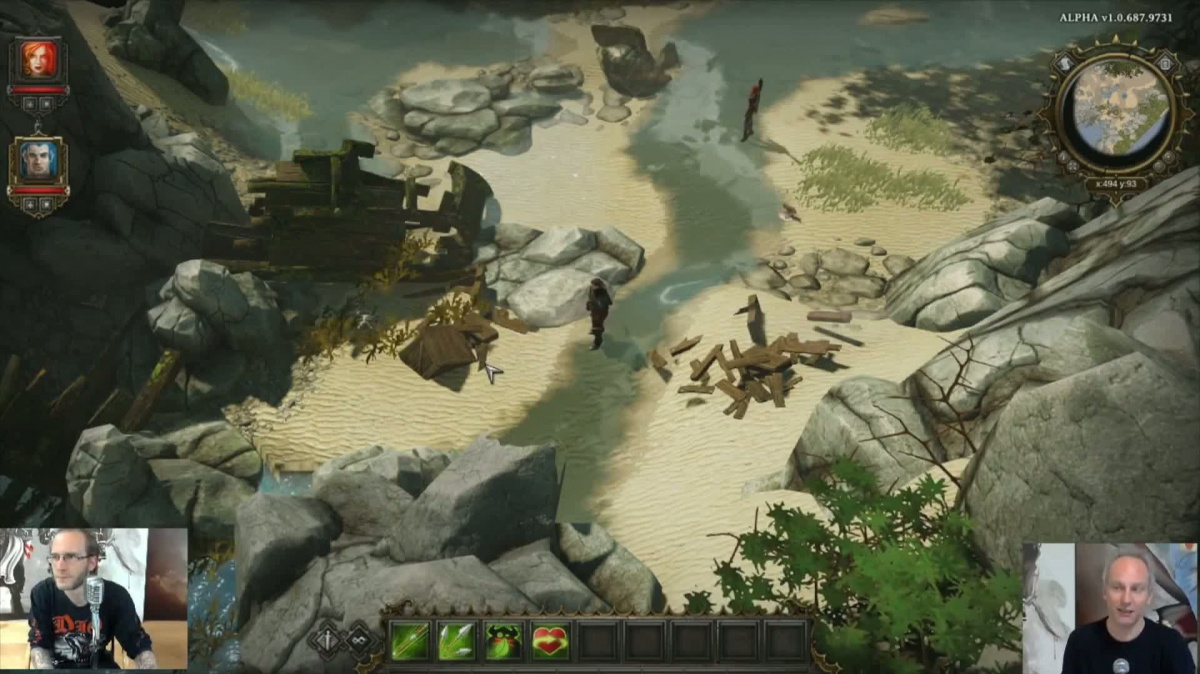The image size is (1200, 674).
Task: Cast the red heart healing skill
Action: tap(550, 640)
